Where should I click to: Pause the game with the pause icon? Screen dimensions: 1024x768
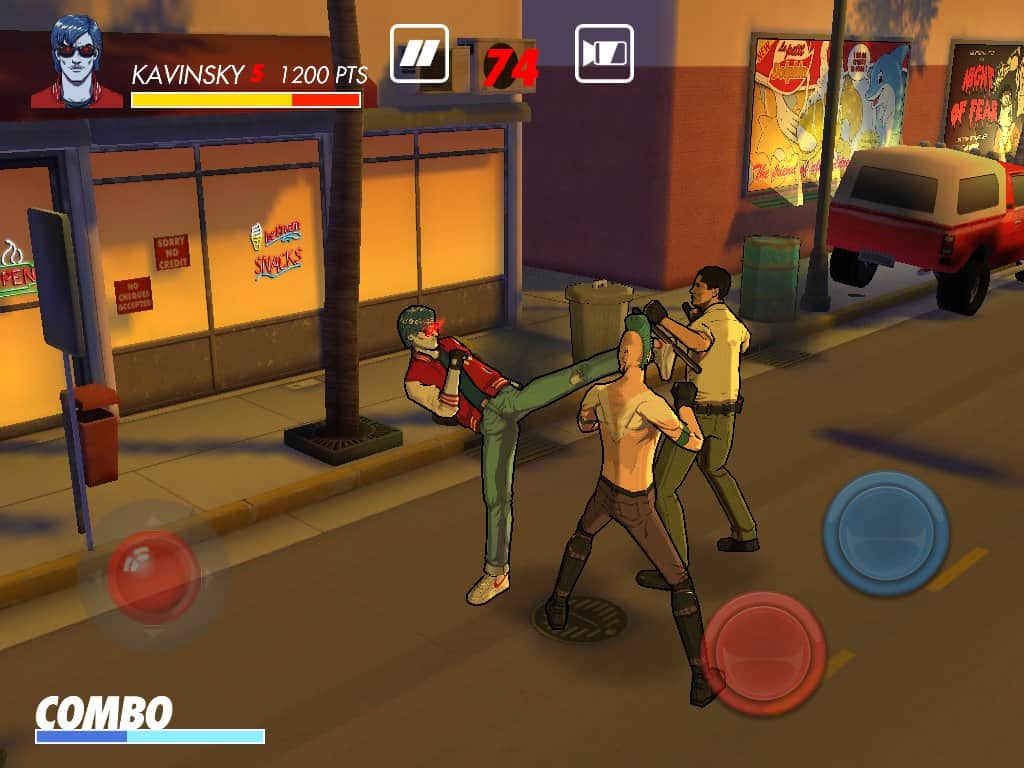click(418, 53)
